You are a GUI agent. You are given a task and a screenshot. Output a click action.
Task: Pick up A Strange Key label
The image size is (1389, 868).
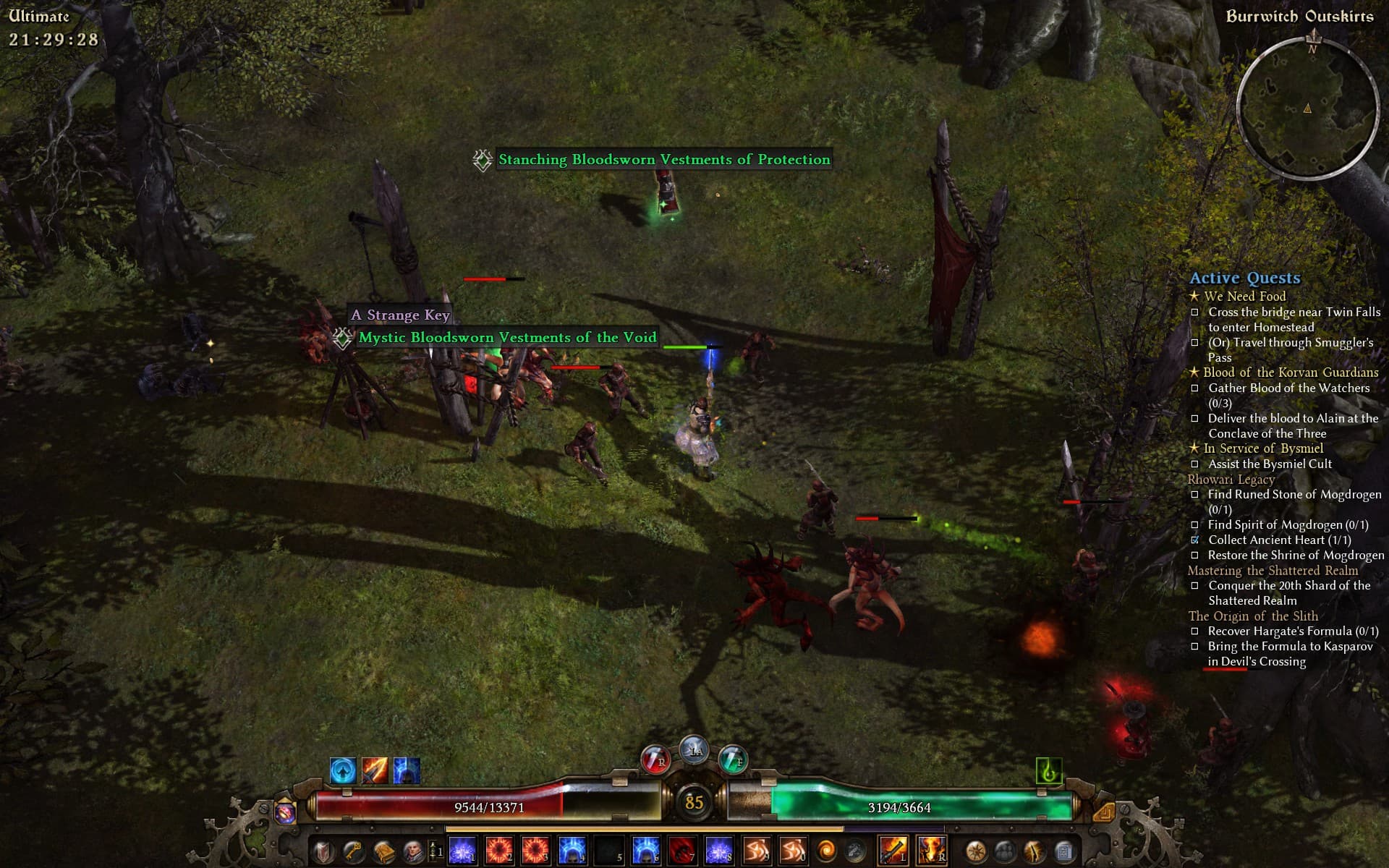(400, 315)
